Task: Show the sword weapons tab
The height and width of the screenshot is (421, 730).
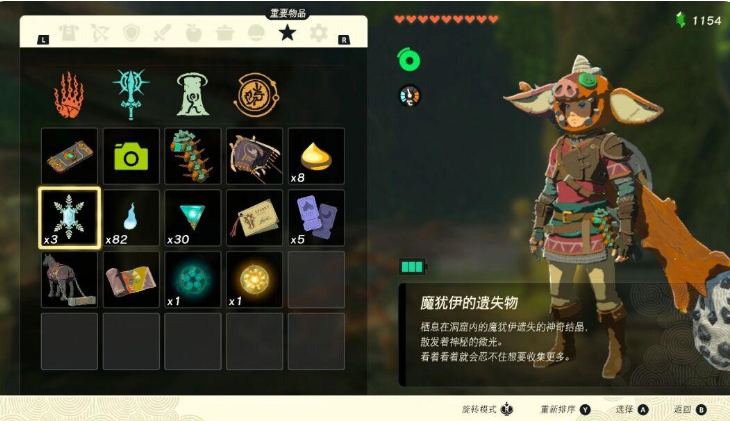Action: (x=162, y=33)
